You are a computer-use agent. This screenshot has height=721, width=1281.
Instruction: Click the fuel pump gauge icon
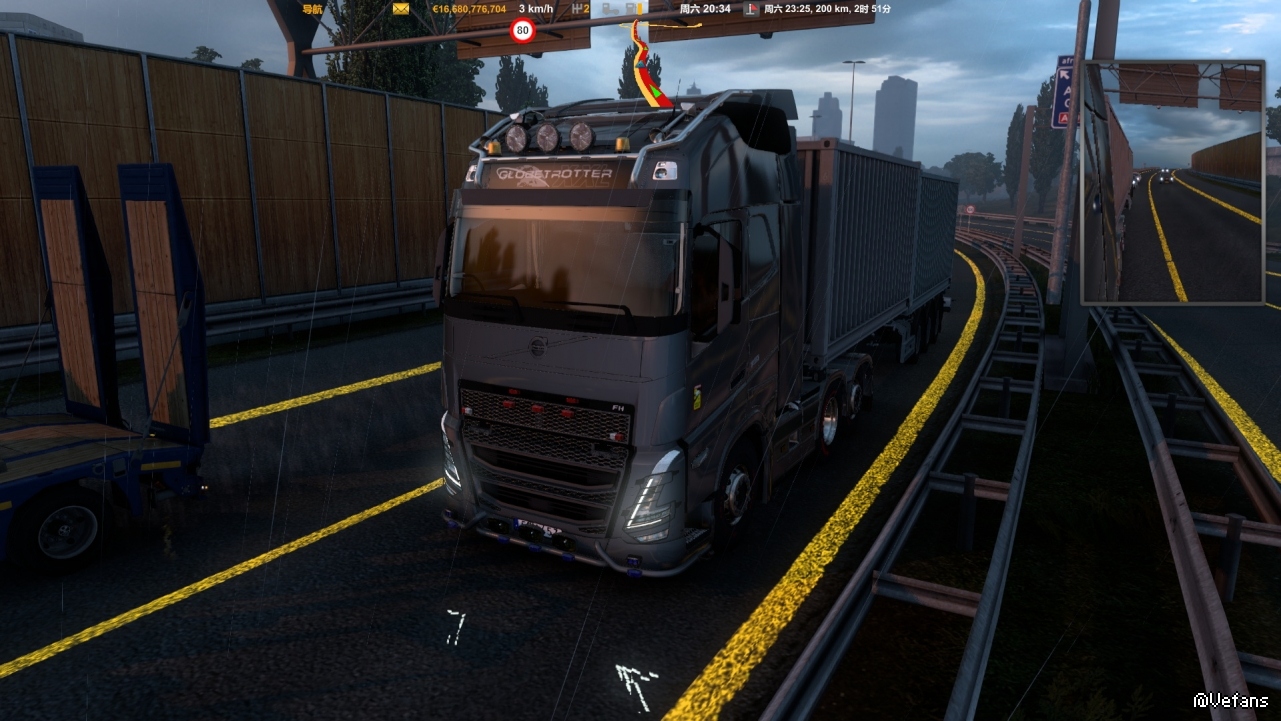[632, 7]
